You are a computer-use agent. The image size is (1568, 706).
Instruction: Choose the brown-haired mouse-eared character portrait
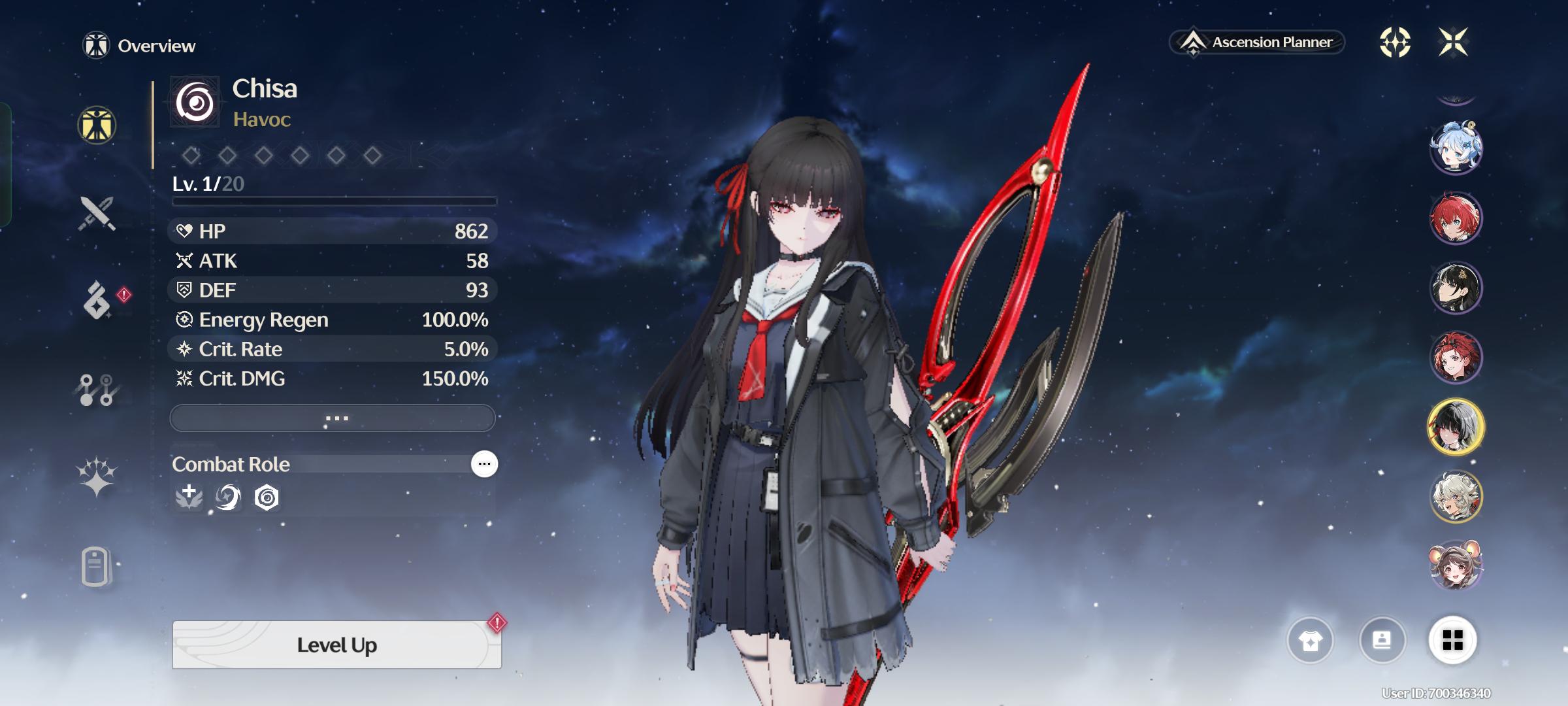pyautogui.click(x=1456, y=565)
